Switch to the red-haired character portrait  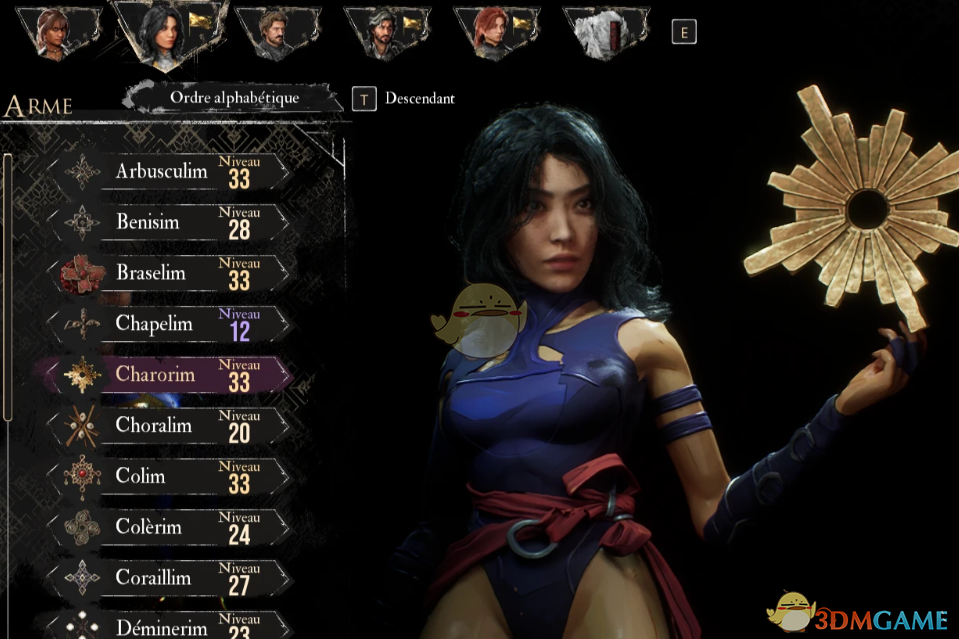[493, 33]
